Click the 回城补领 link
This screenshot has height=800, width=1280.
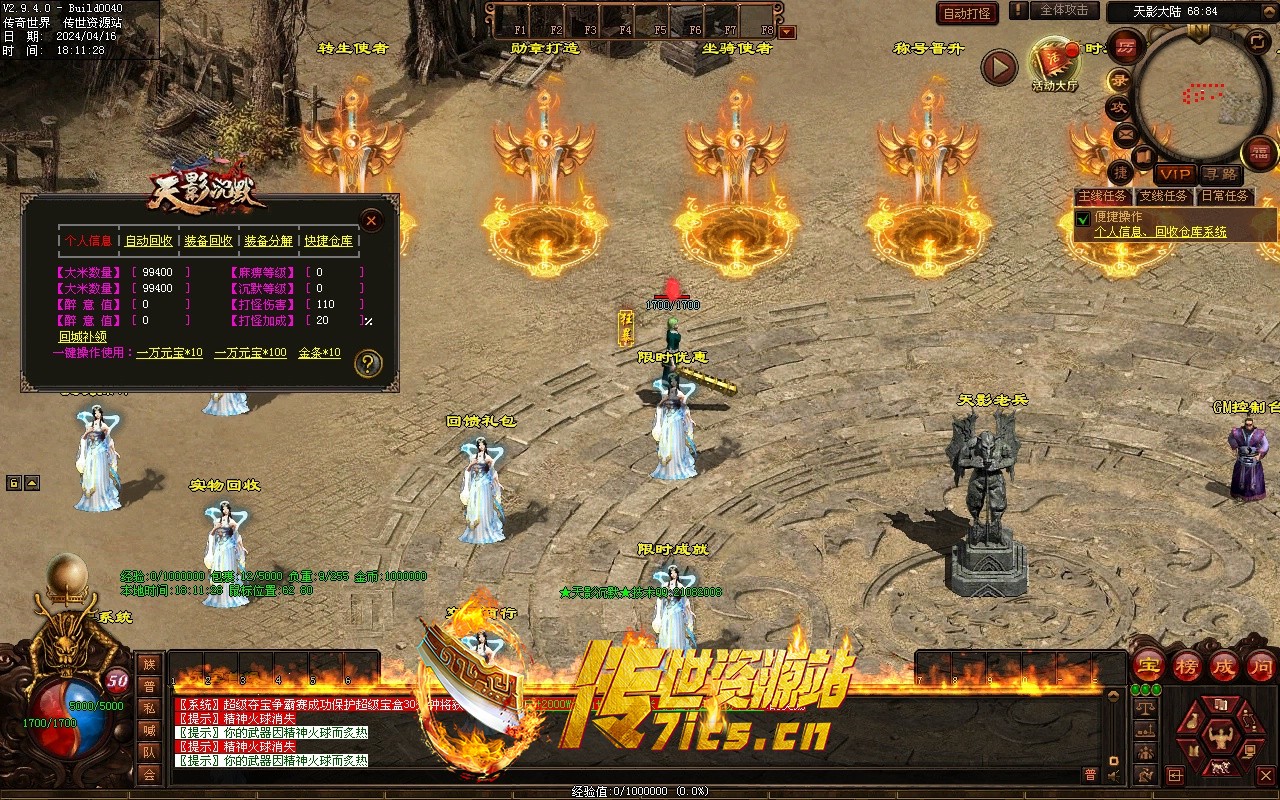(x=82, y=337)
